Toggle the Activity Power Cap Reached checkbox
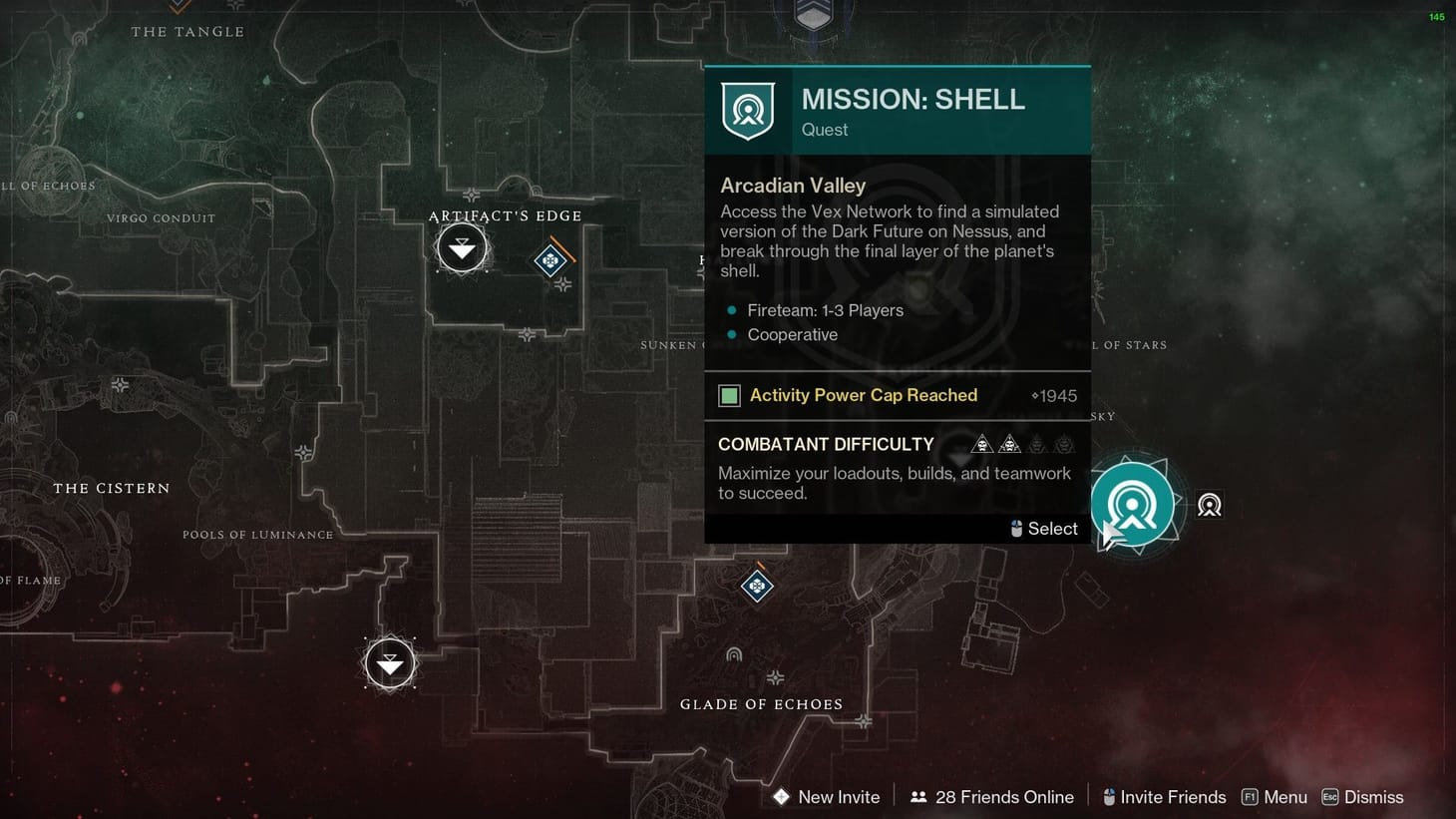 pyautogui.click(x=729, y=395)
